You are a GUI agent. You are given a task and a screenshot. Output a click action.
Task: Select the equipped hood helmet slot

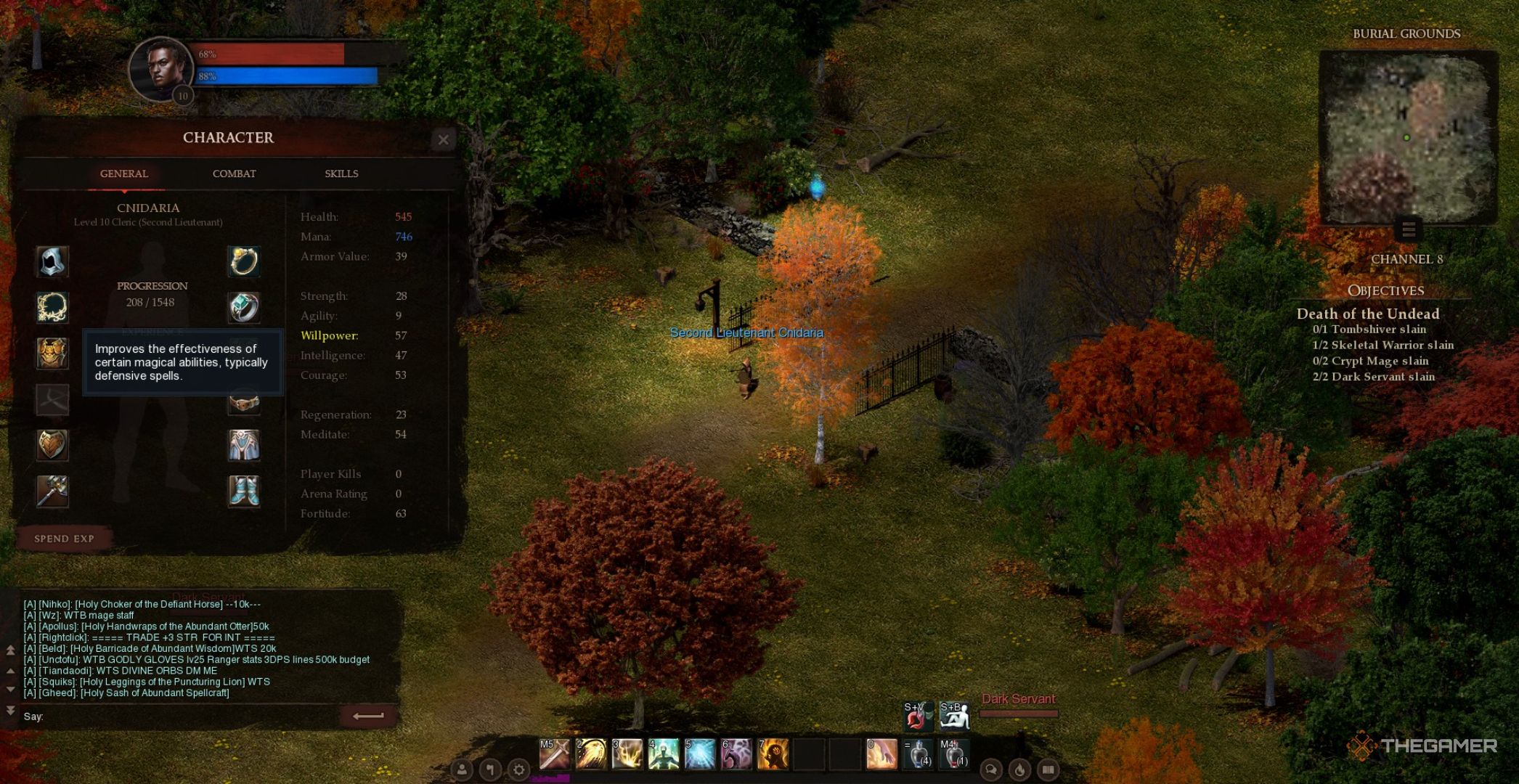pos(52,261)
